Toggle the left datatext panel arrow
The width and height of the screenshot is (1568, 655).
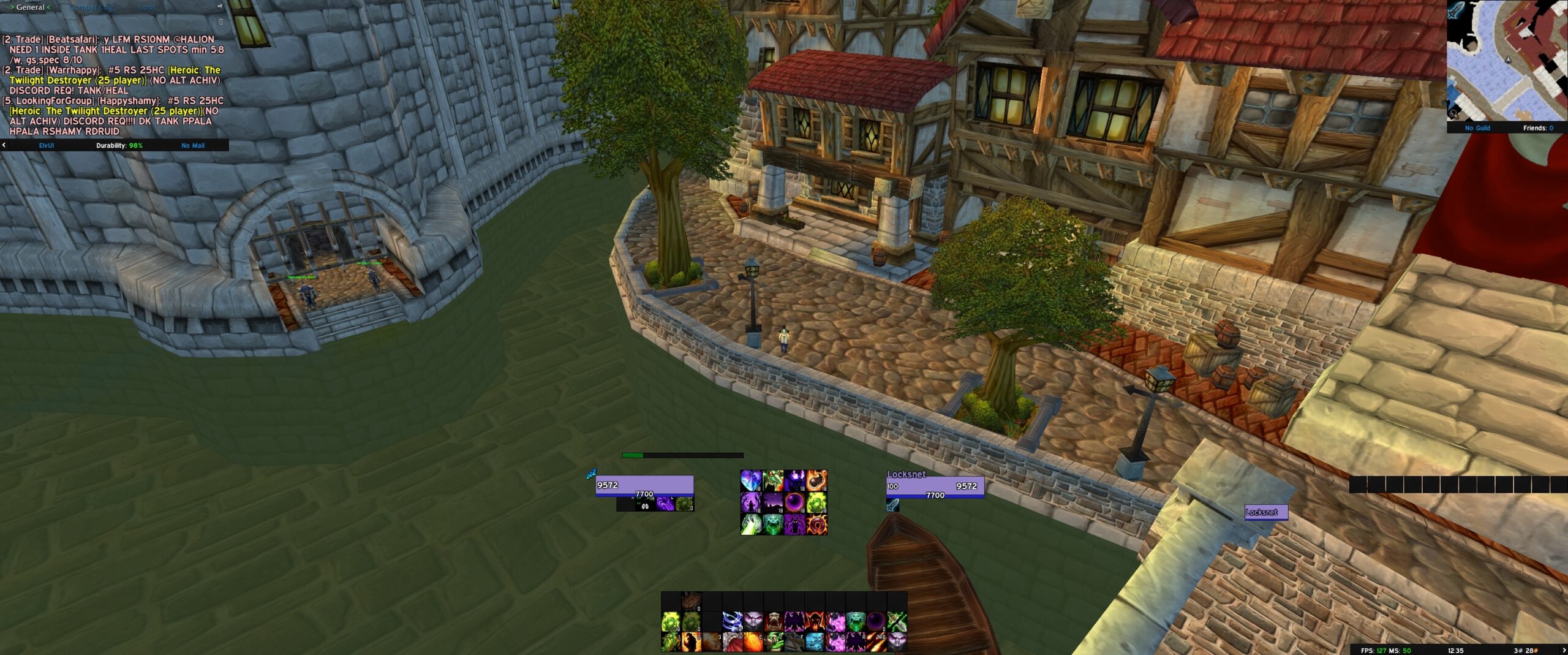4,145
